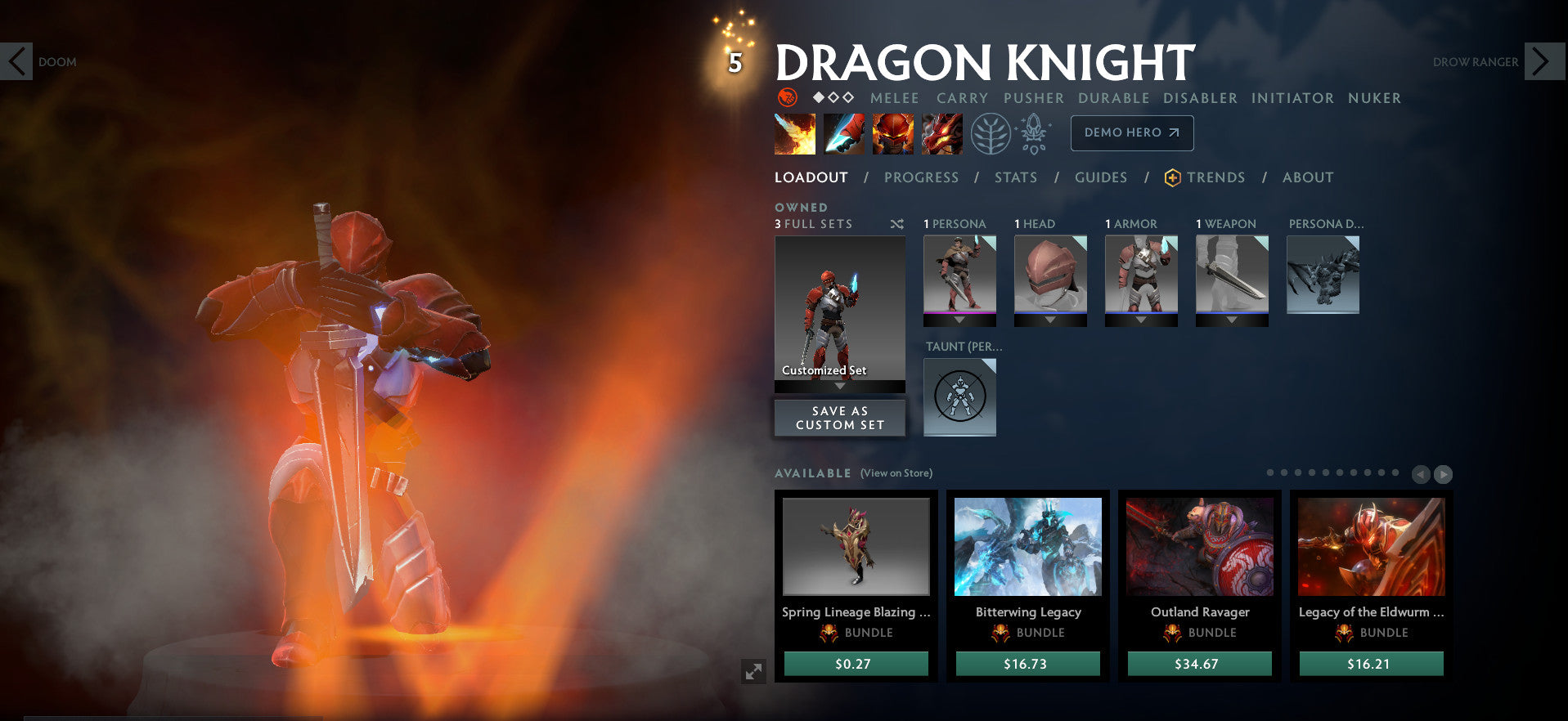Open the Guides tab

click(1101, 177)
